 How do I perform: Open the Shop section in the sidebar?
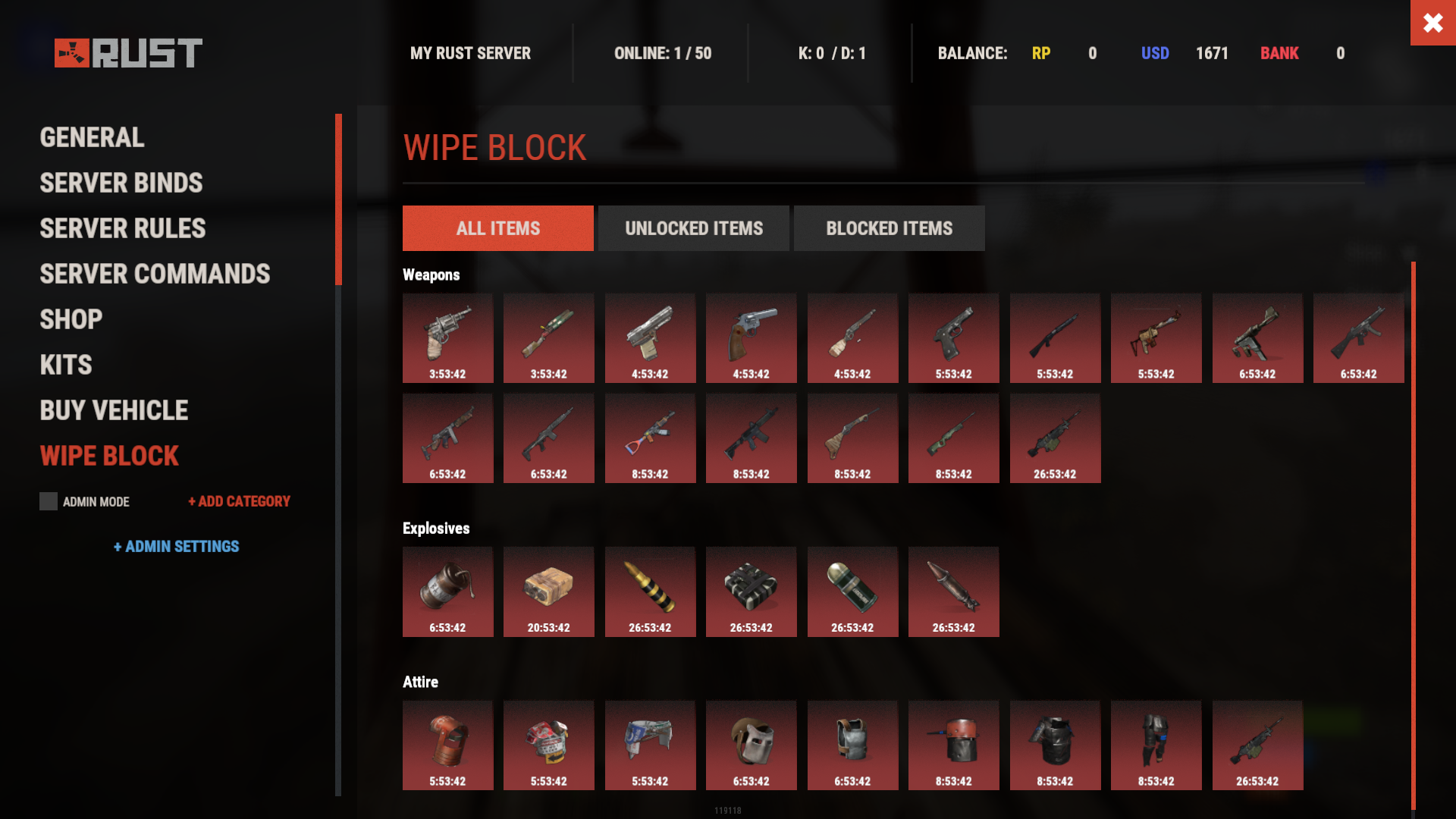(x=71, y=318)
